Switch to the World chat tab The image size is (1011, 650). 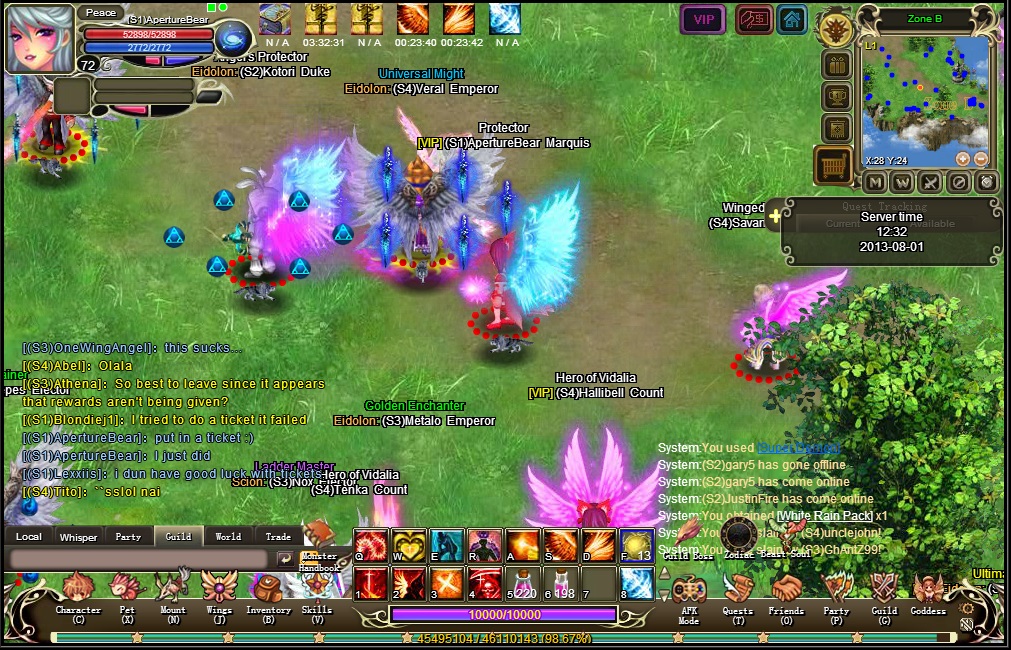tap(228, 537)
